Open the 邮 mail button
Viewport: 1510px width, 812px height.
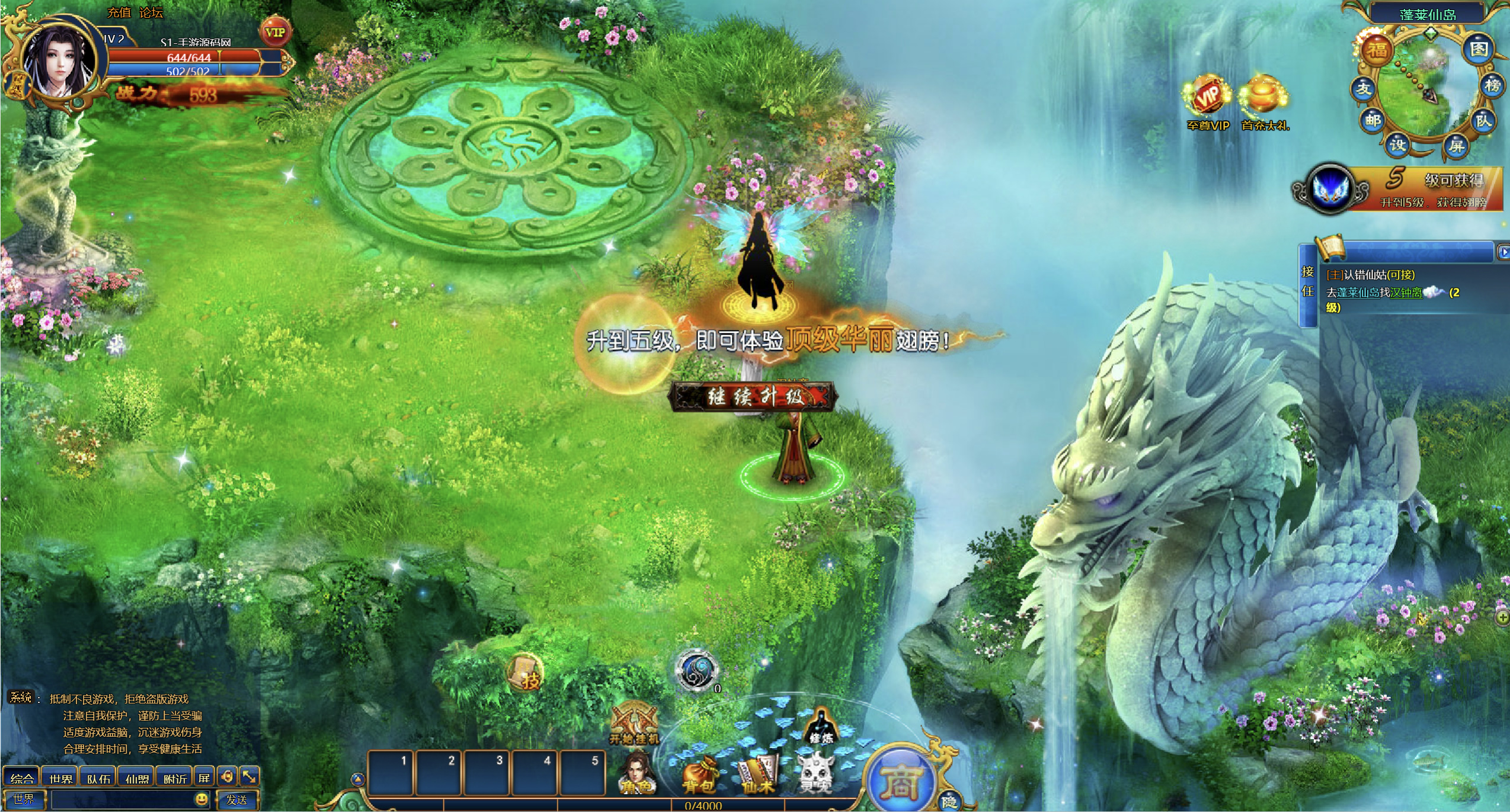pos(1373,121)
